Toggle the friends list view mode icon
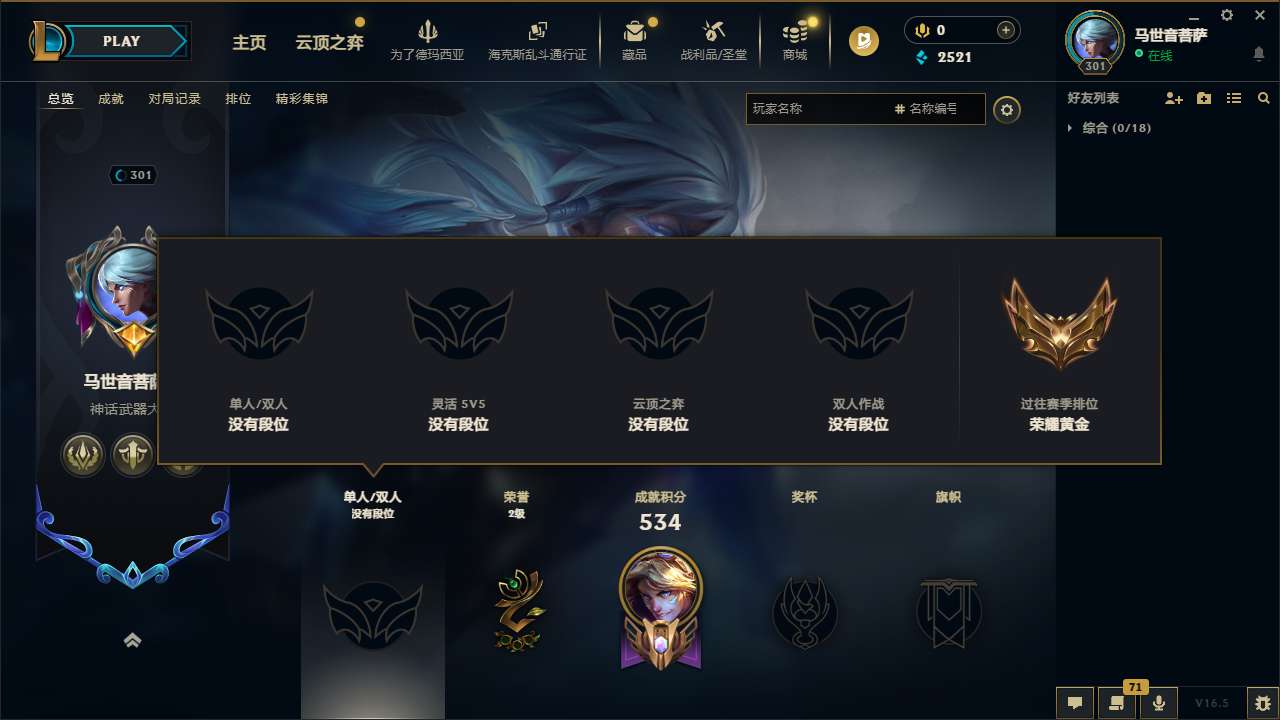The height and width of the screenshot is (720, 1280). [1233, 98]
